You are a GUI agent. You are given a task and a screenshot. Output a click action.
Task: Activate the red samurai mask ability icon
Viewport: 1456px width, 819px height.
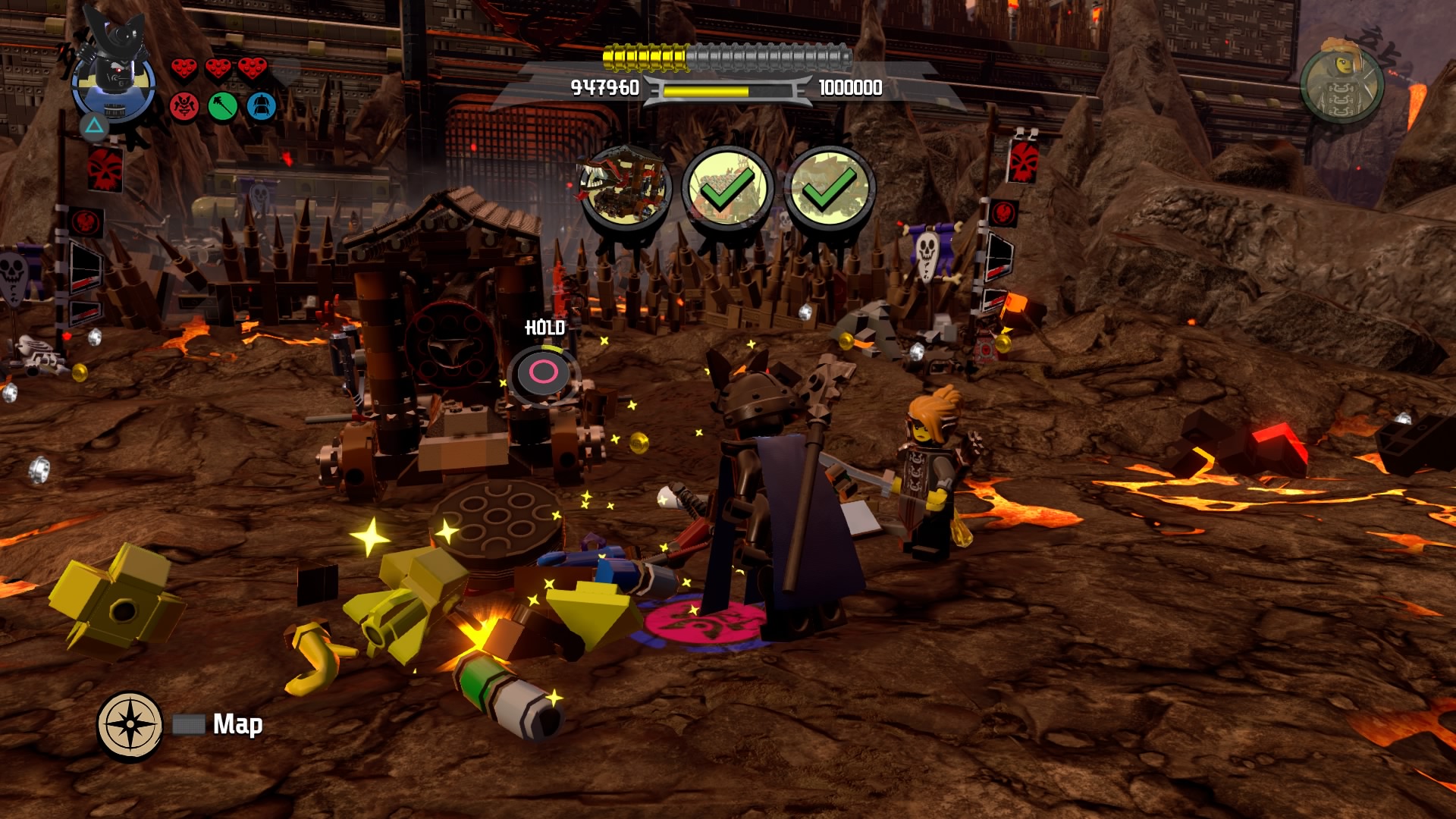(184, 107)
